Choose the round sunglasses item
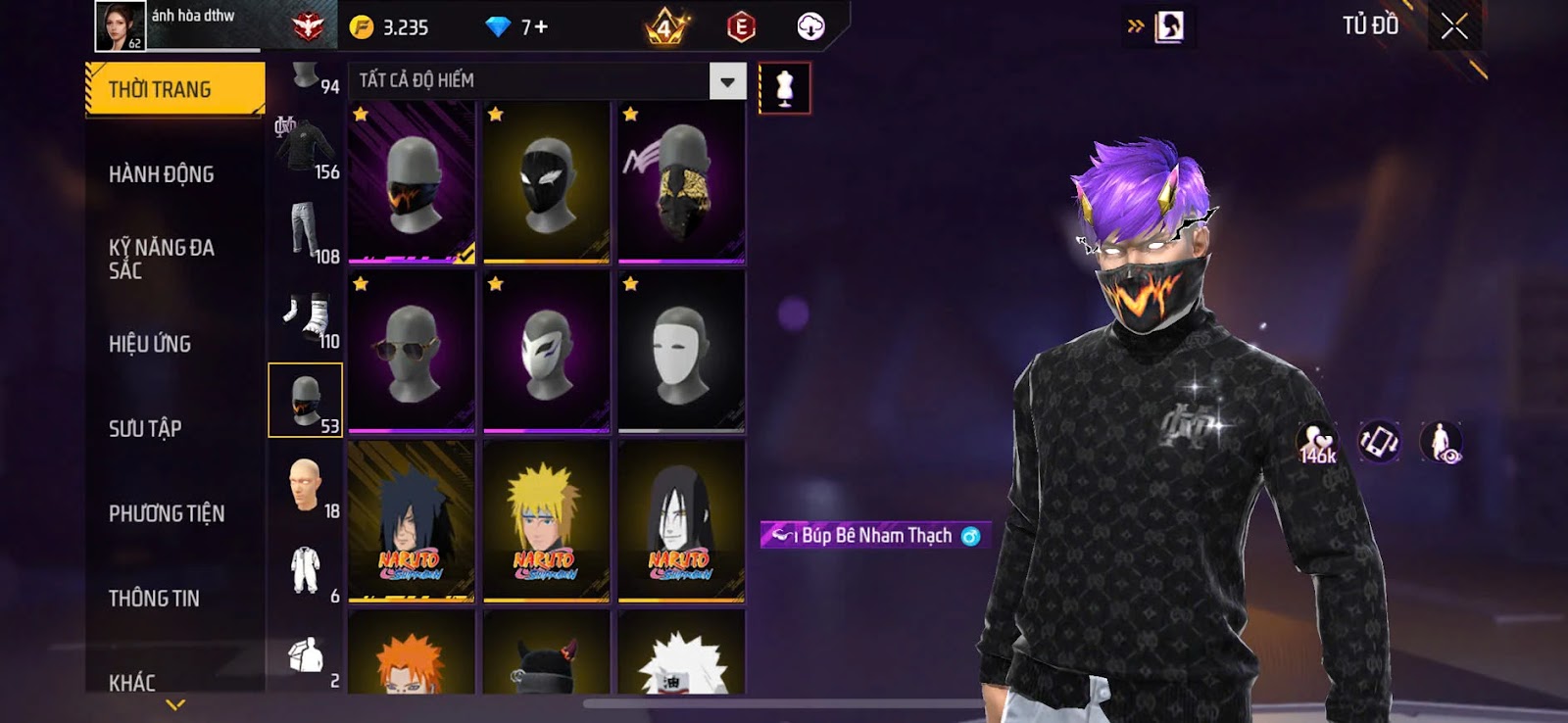The width and height of the screenshot is (1568, 723). click(x=412, y=351)
